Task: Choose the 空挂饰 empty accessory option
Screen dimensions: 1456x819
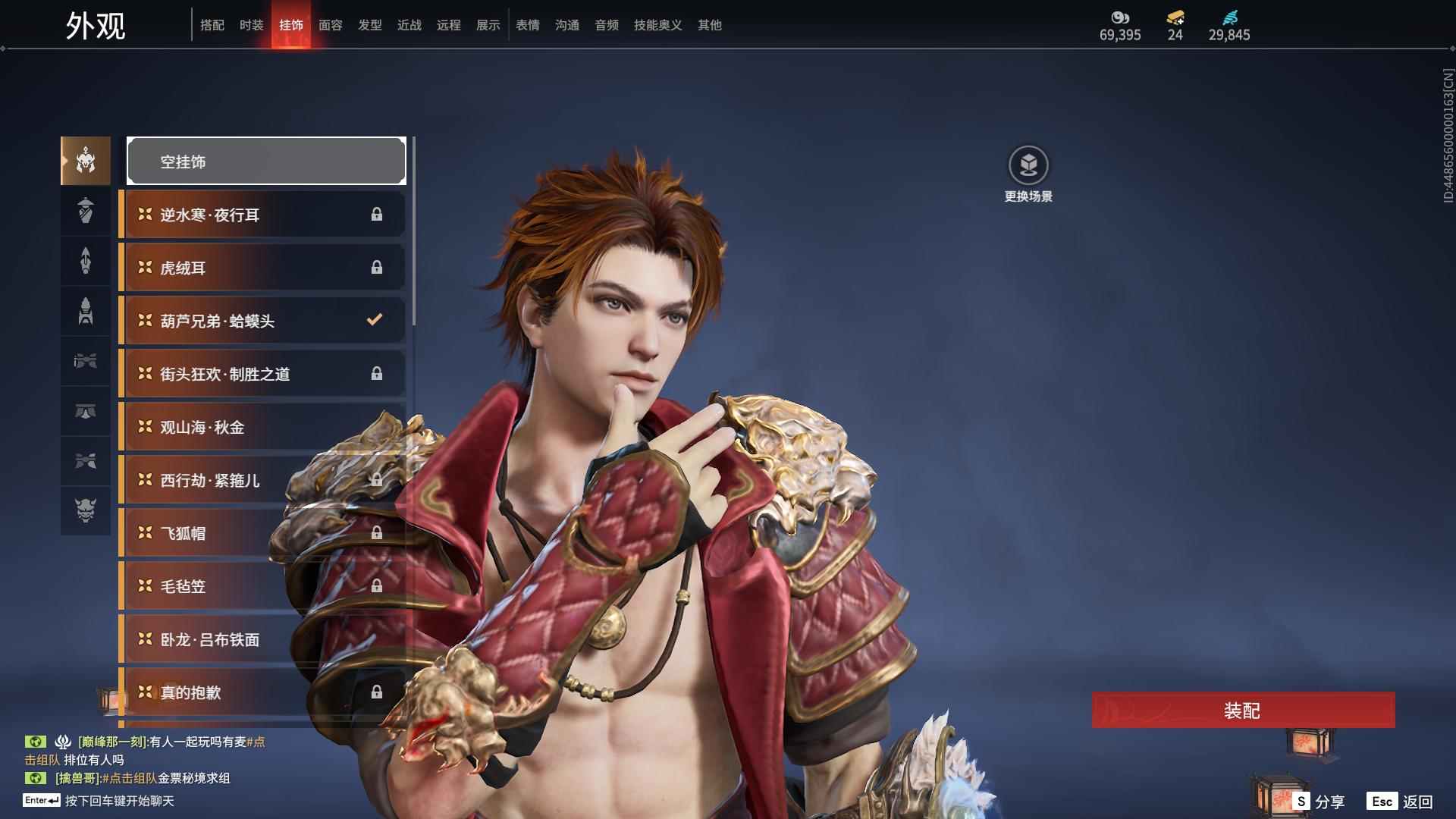Action: [266, 161]
